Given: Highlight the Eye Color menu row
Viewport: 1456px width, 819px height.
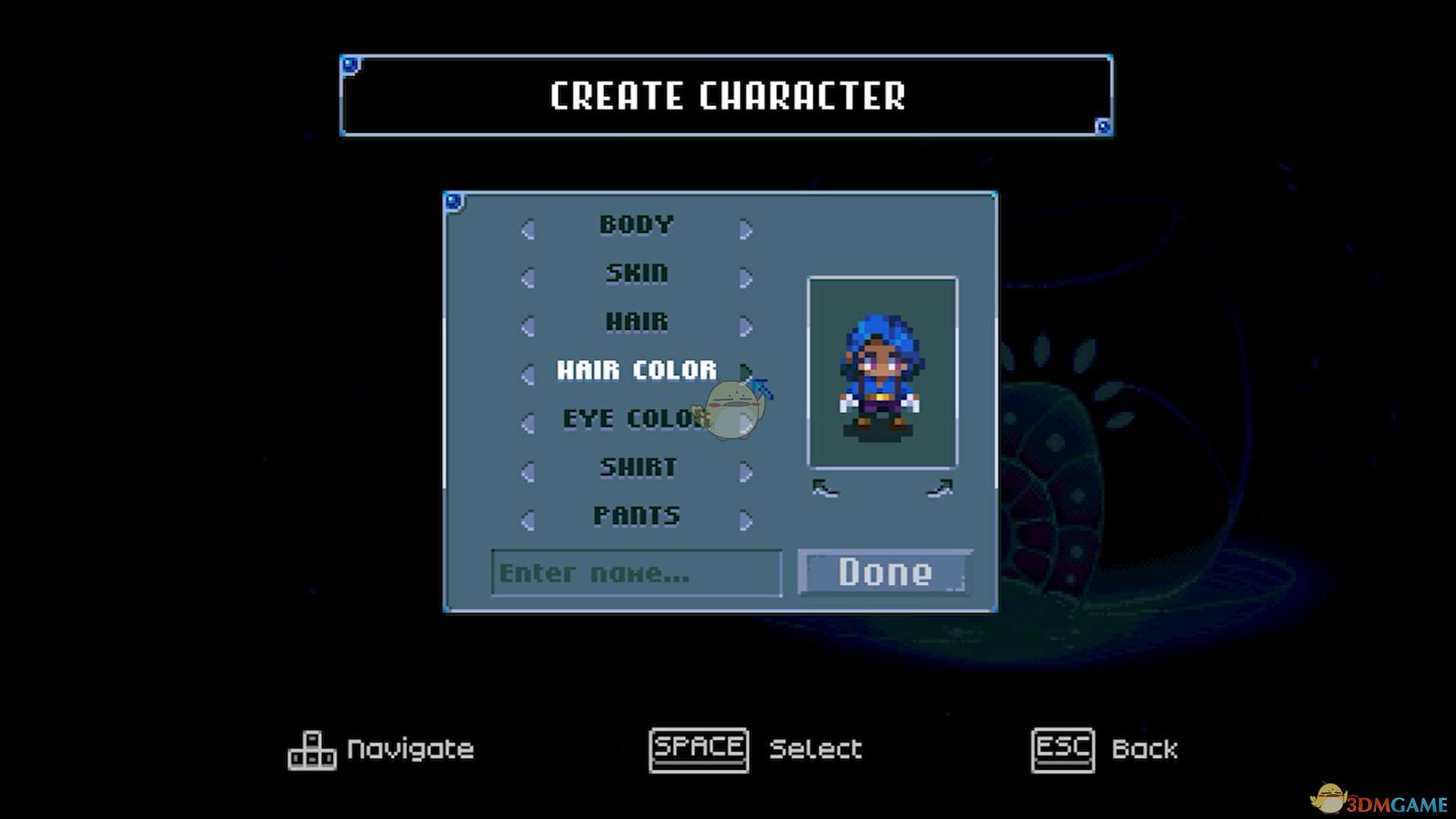Looking at the screenshot, I should click(x=634, y=419).
